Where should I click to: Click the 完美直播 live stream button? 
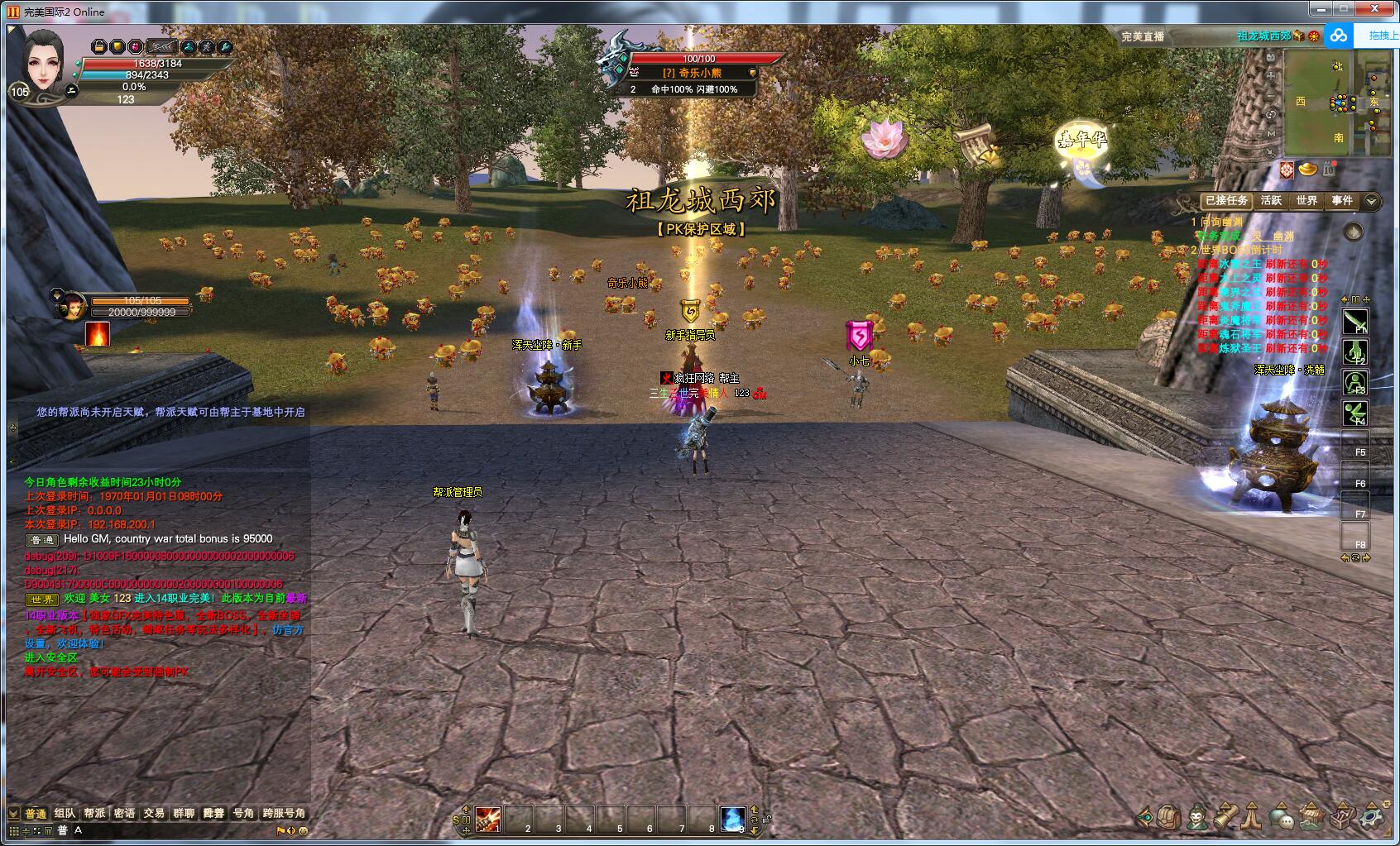click(1143, 36)
